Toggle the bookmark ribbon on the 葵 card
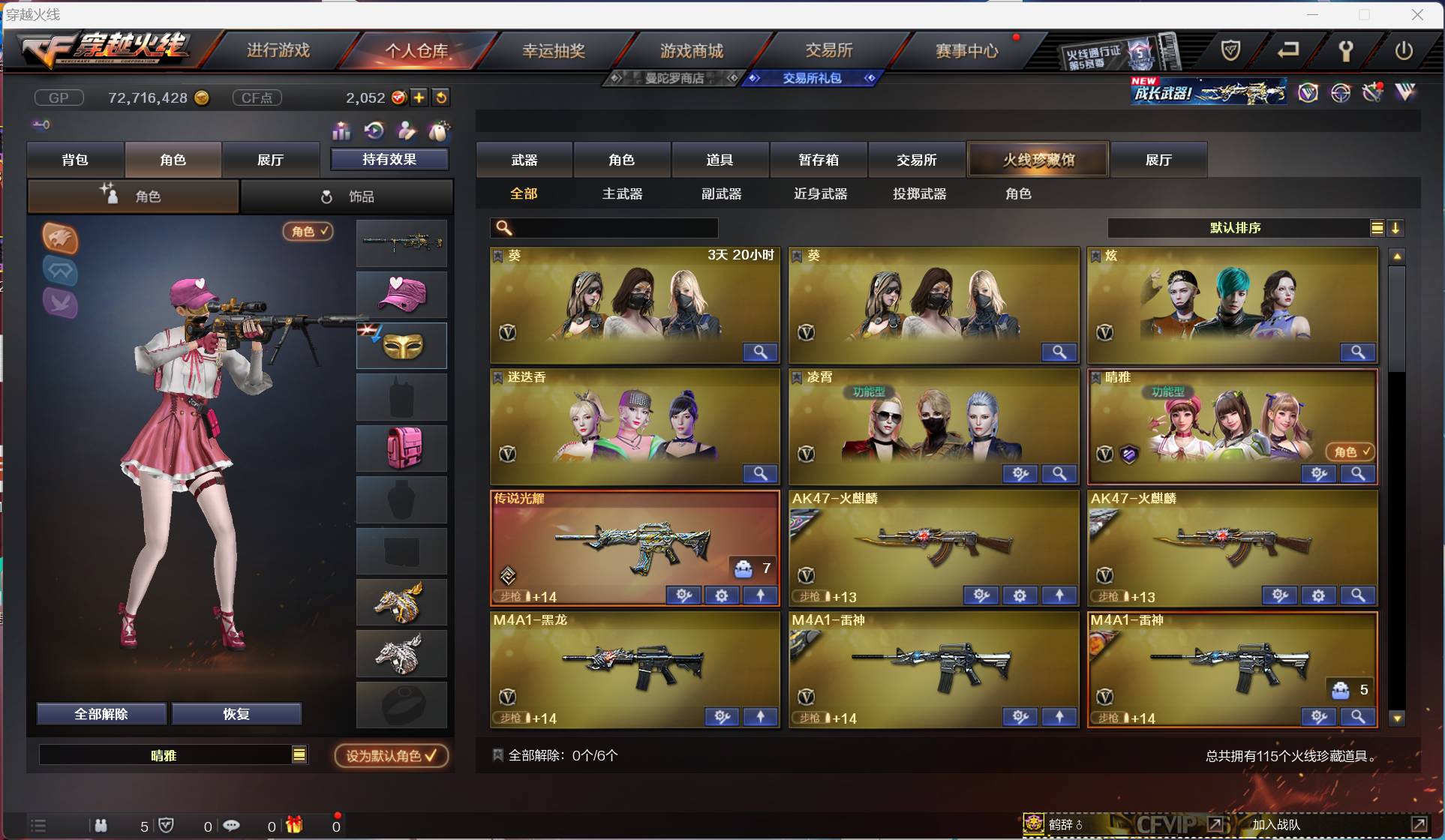This screenshot has width=1445, height=840. click(499, 255)
